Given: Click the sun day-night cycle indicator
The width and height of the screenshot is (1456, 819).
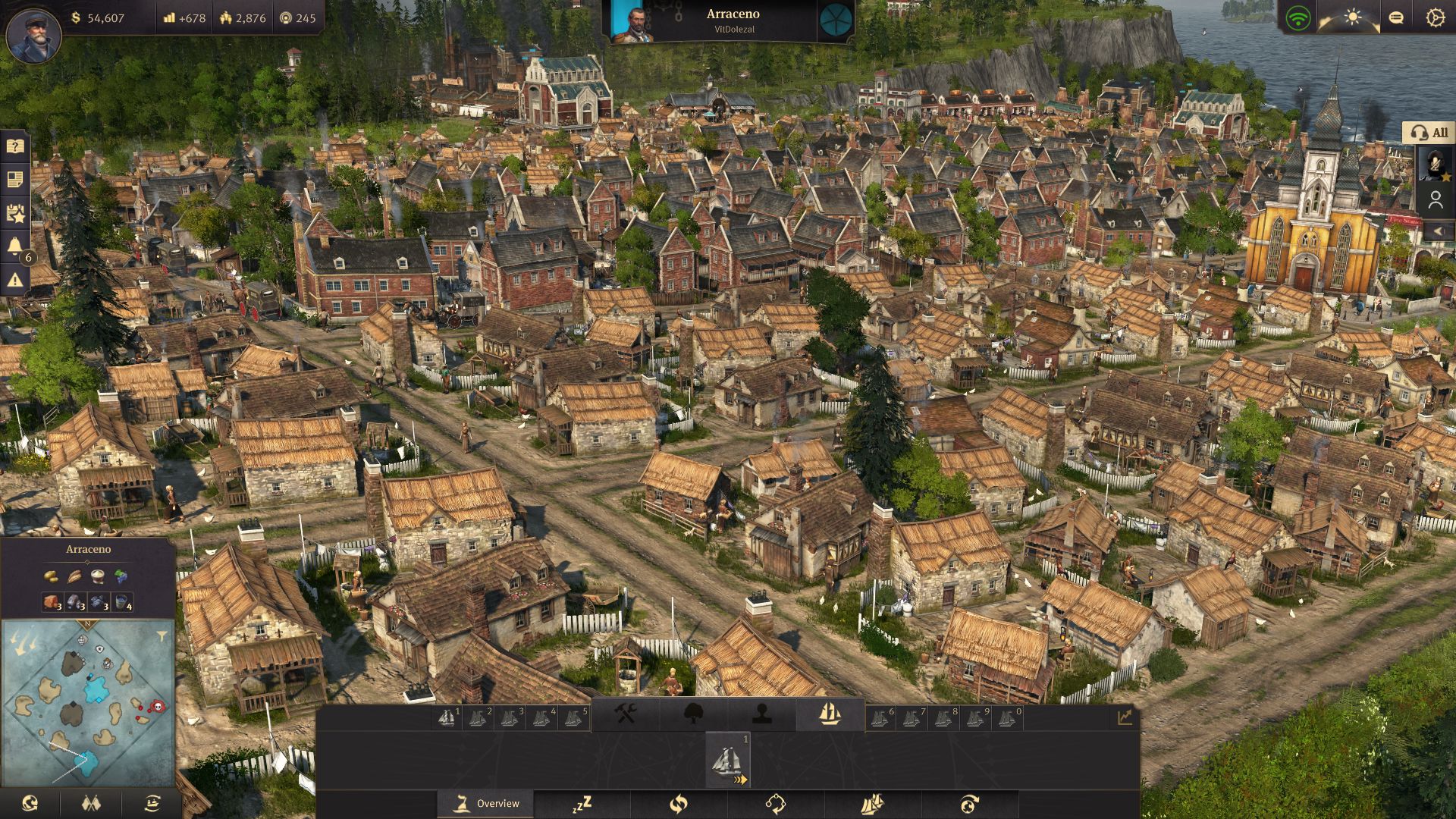Looking at the screenshot, I should (x=1353, y=17).
